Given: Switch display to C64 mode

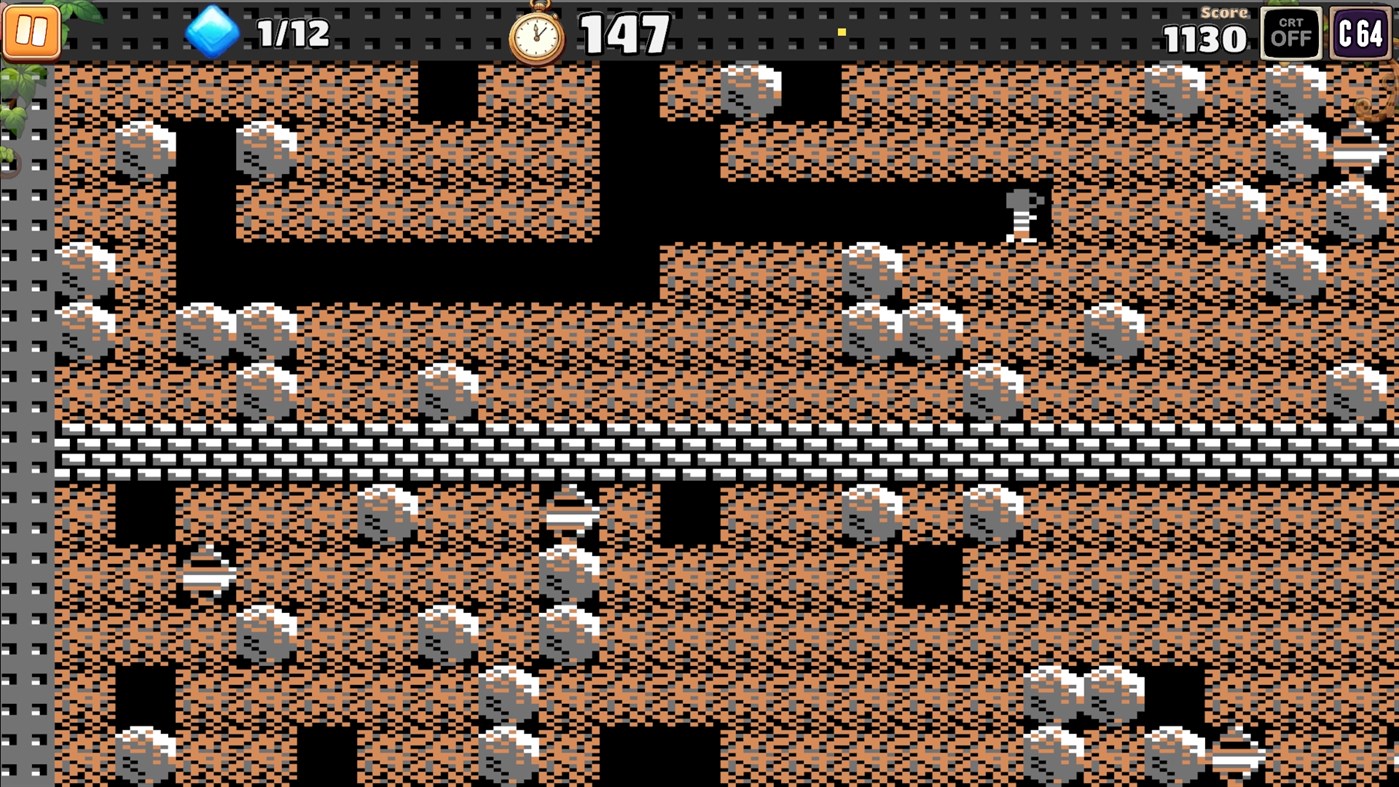Looking at the screenshot, I should coord(1360,33).
